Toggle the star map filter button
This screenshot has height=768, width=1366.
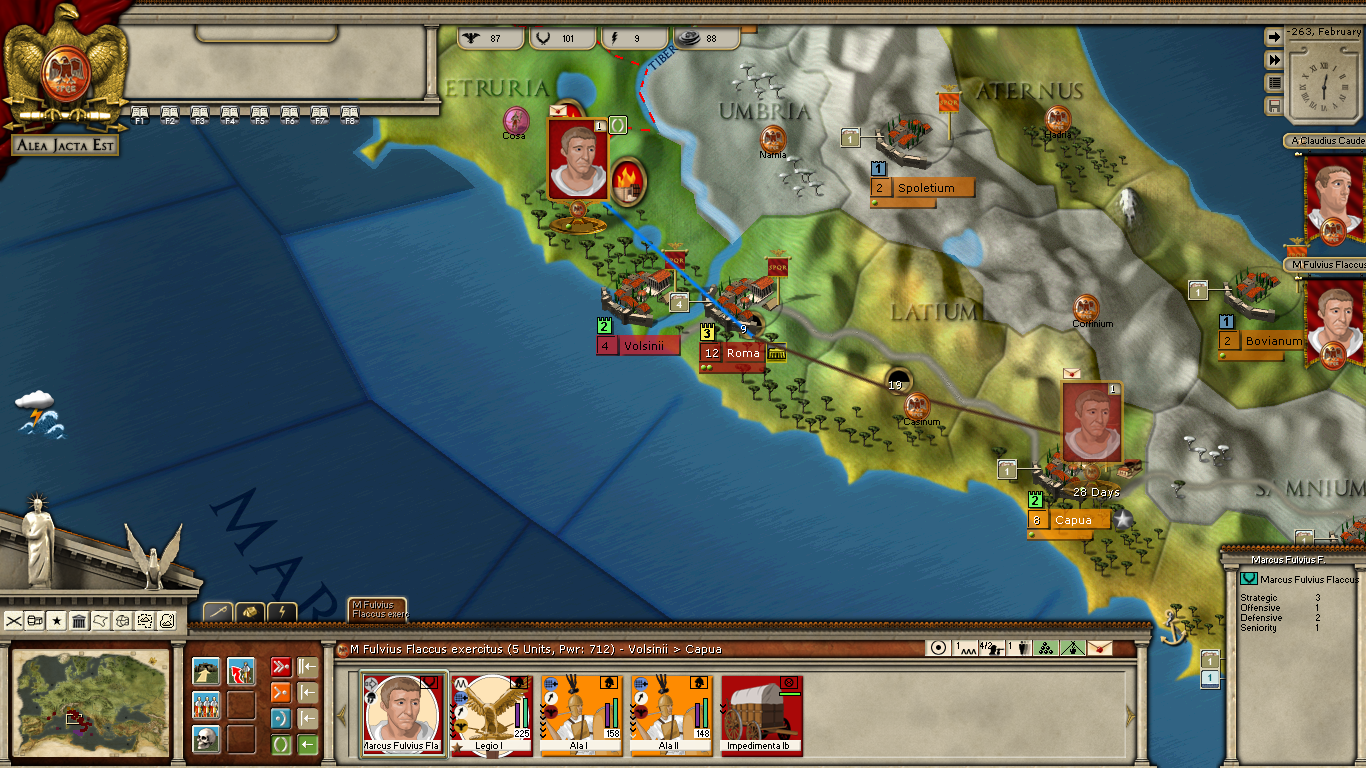coord(57,621)
